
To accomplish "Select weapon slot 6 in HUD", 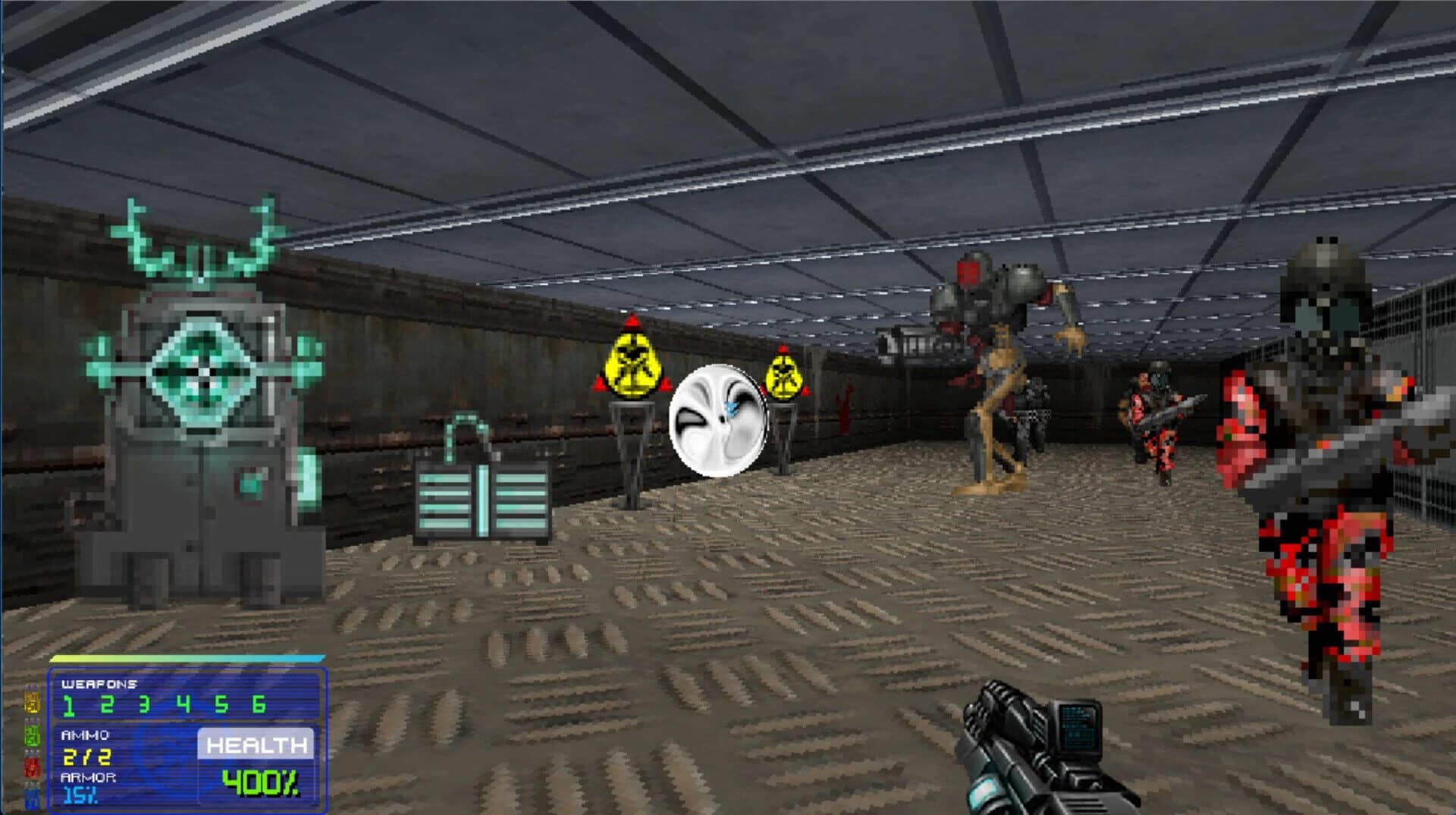I will tap(183, 704).
